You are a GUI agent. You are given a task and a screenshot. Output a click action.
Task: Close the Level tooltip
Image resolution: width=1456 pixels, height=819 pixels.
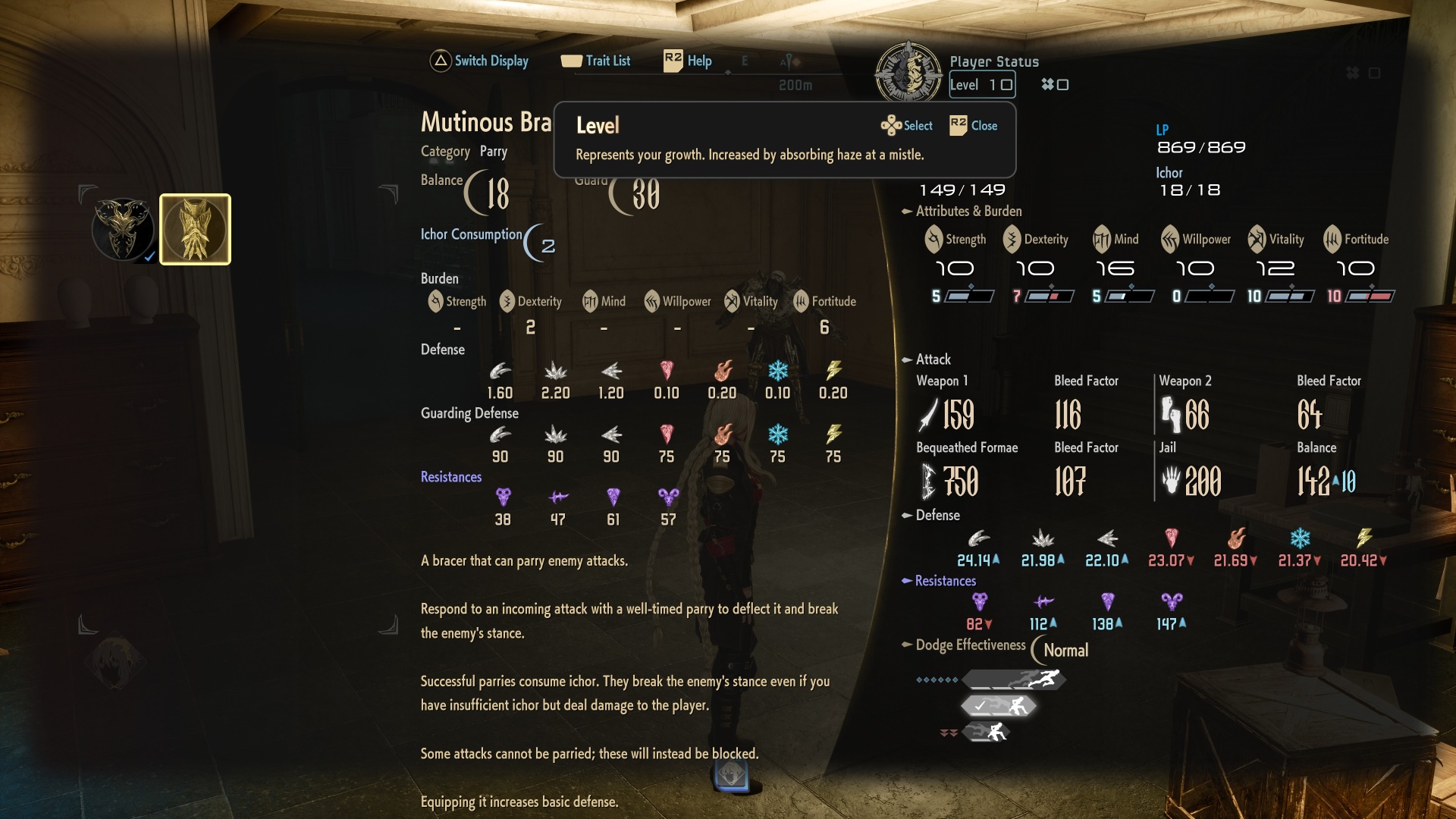point(974,125)
